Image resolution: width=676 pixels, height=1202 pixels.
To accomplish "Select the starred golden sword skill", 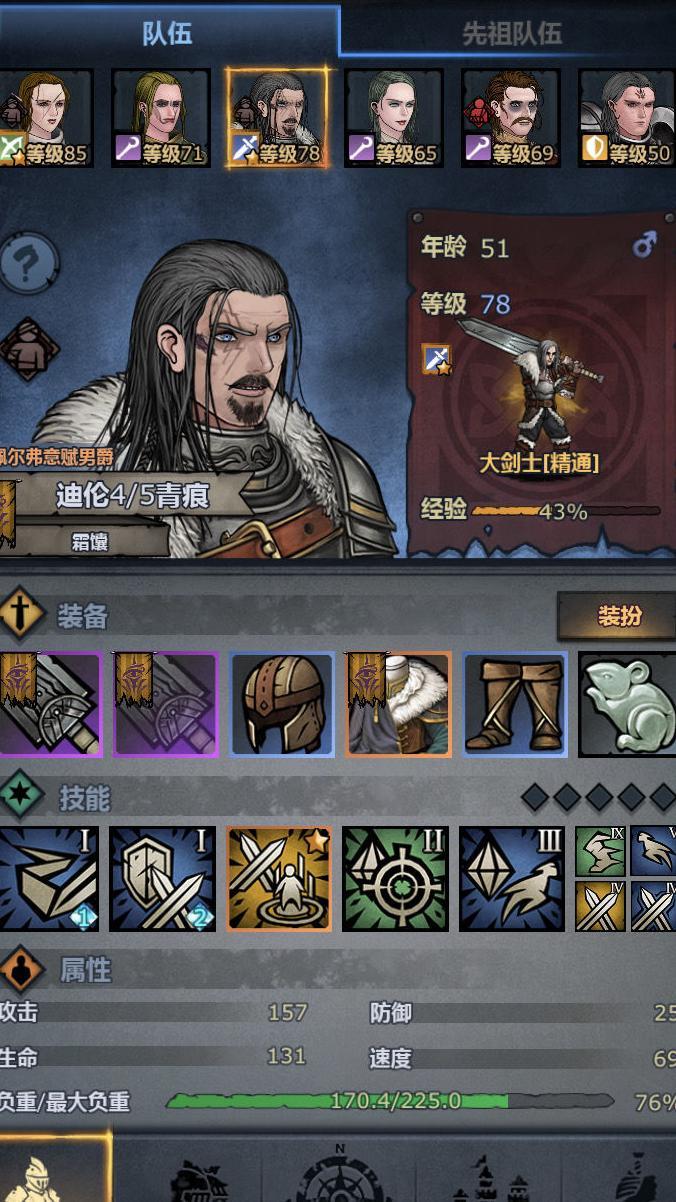I will [x=279, y=878].
